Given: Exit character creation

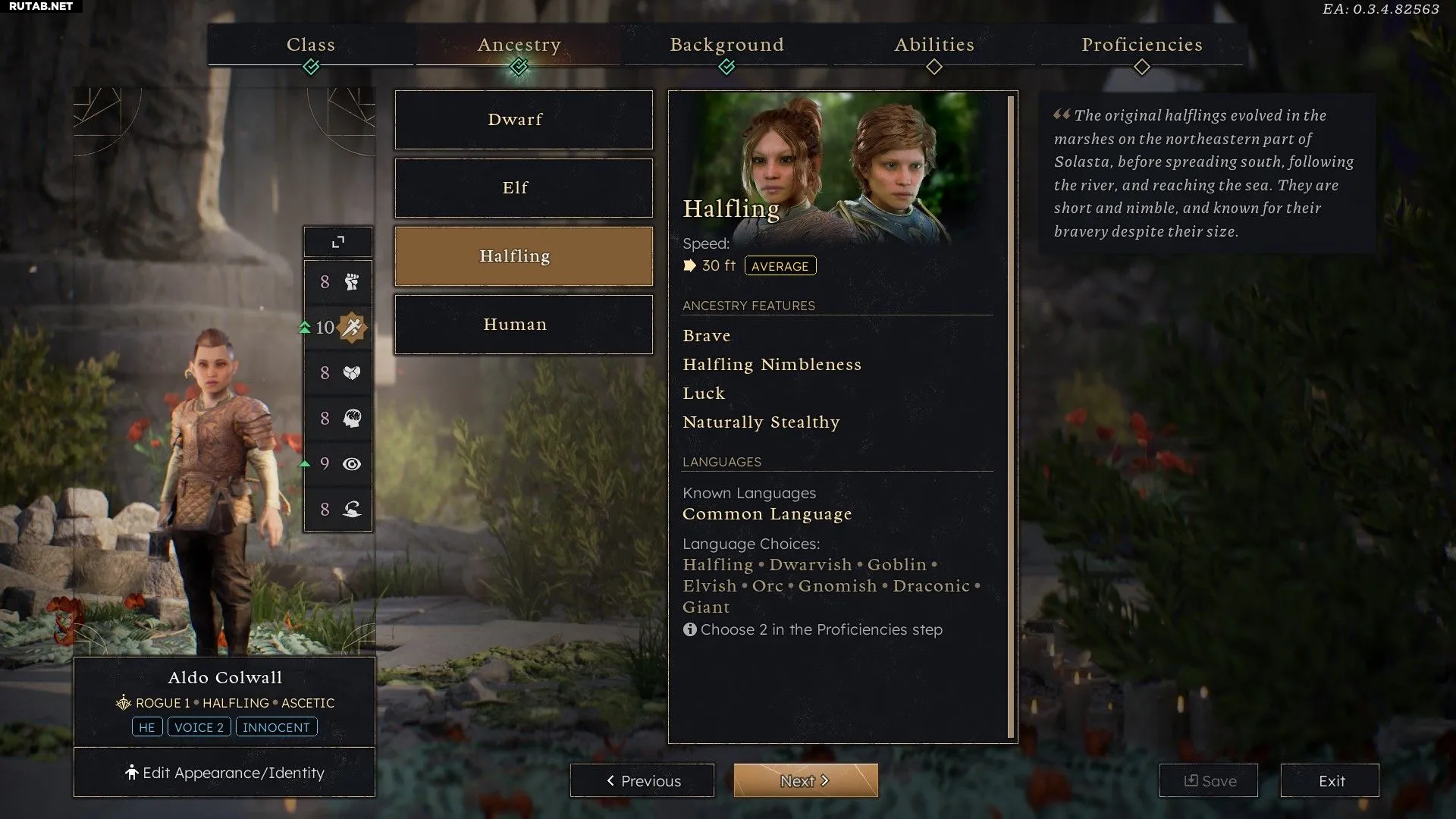Looking at the screenshot, I should (x=1330, y=780).
